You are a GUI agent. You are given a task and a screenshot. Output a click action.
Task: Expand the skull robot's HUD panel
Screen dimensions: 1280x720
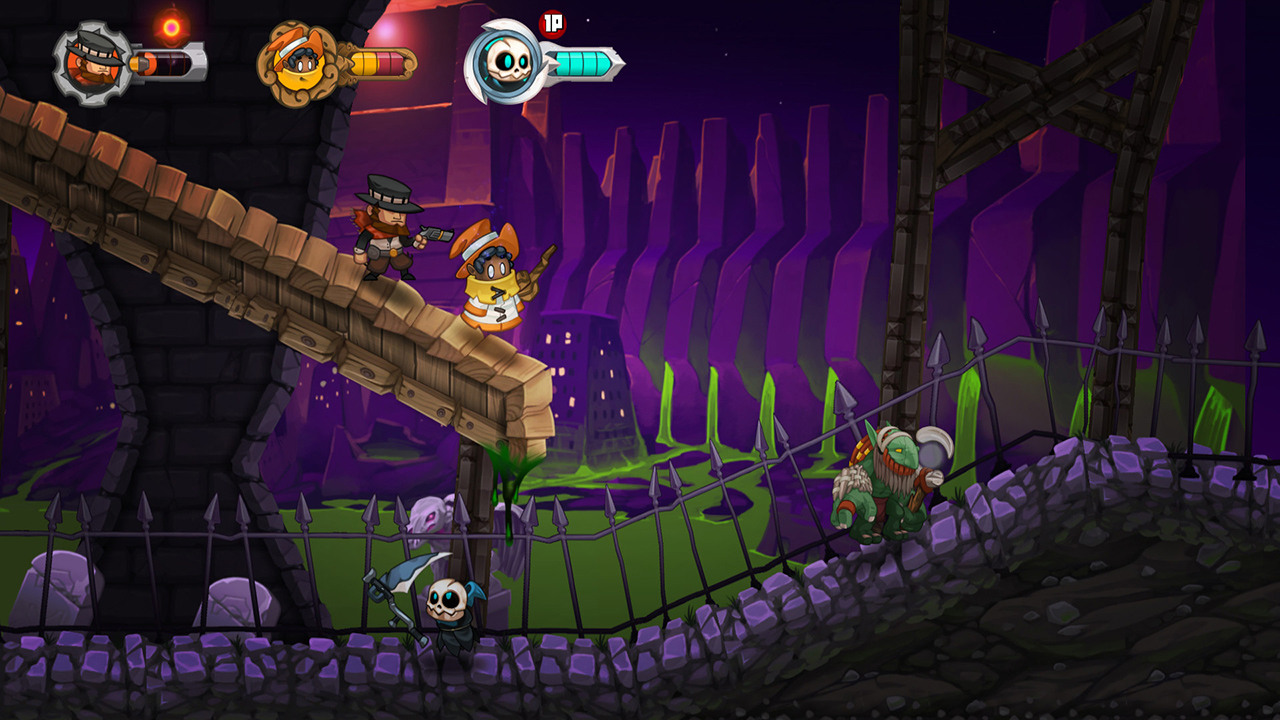(545, 63)
